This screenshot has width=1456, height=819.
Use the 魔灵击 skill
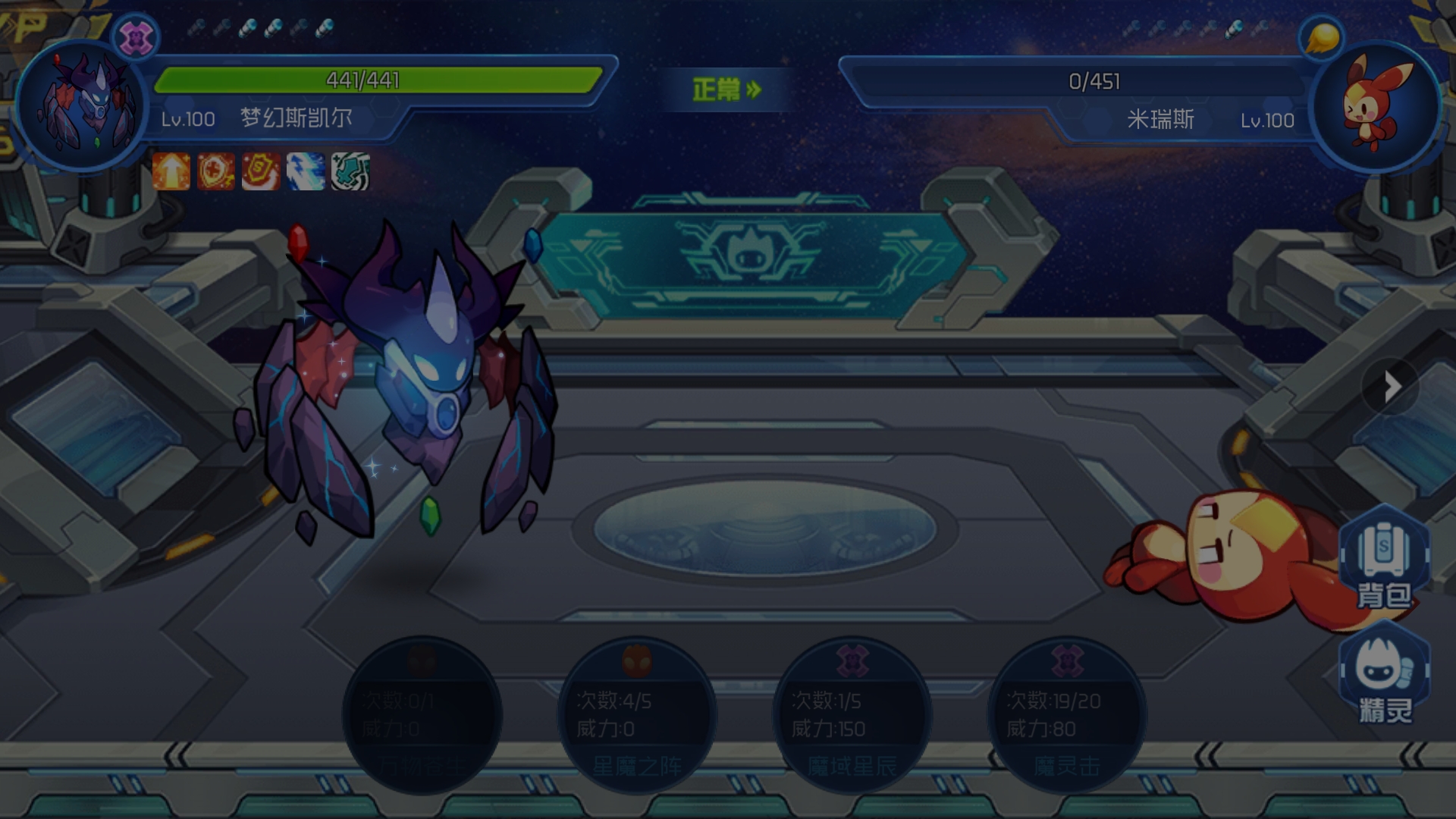[1067, 715]
